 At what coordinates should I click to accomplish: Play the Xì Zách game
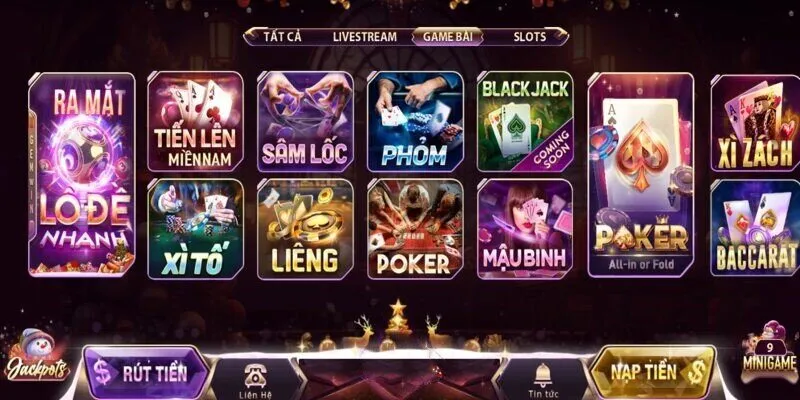(x=755, y=122)
